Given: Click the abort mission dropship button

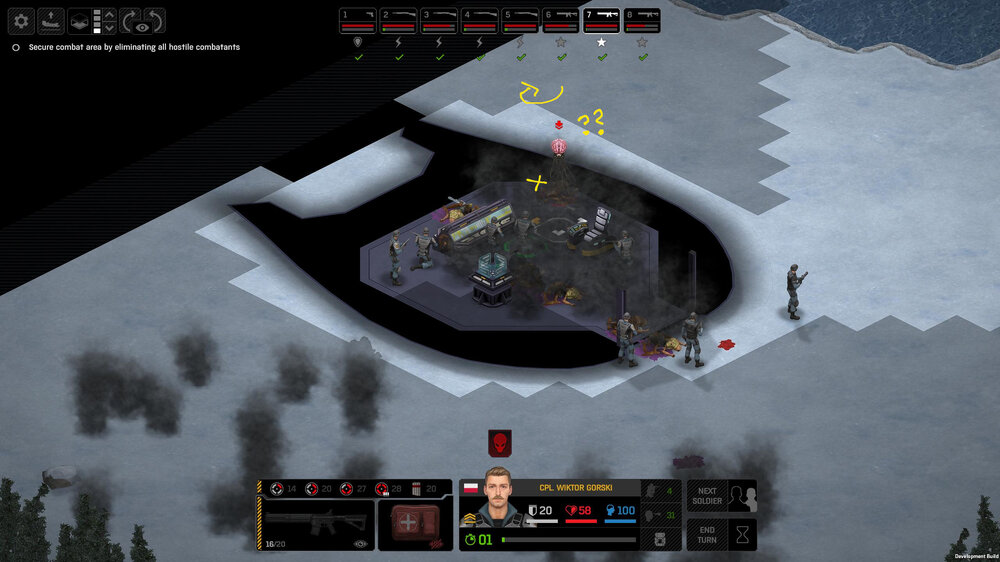Looking at the screenshot, I should [51, 20].
